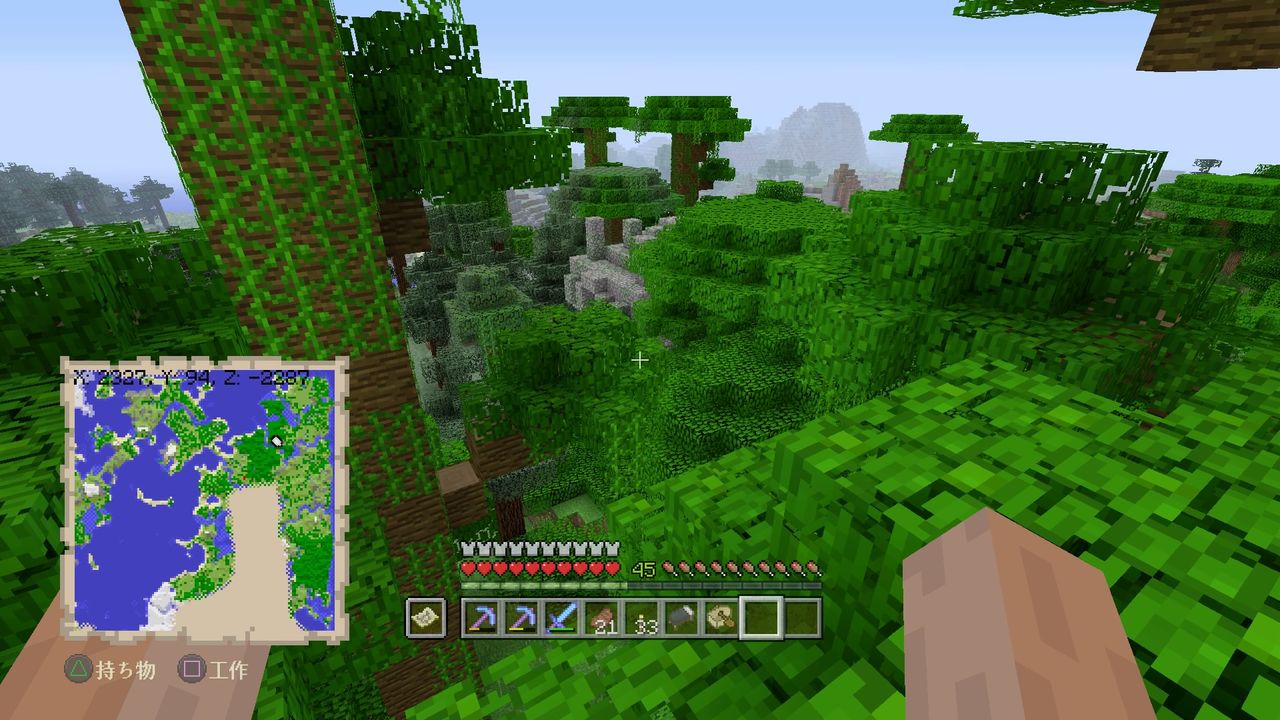Equip the enchanted diamond sword

coord(561,618)
